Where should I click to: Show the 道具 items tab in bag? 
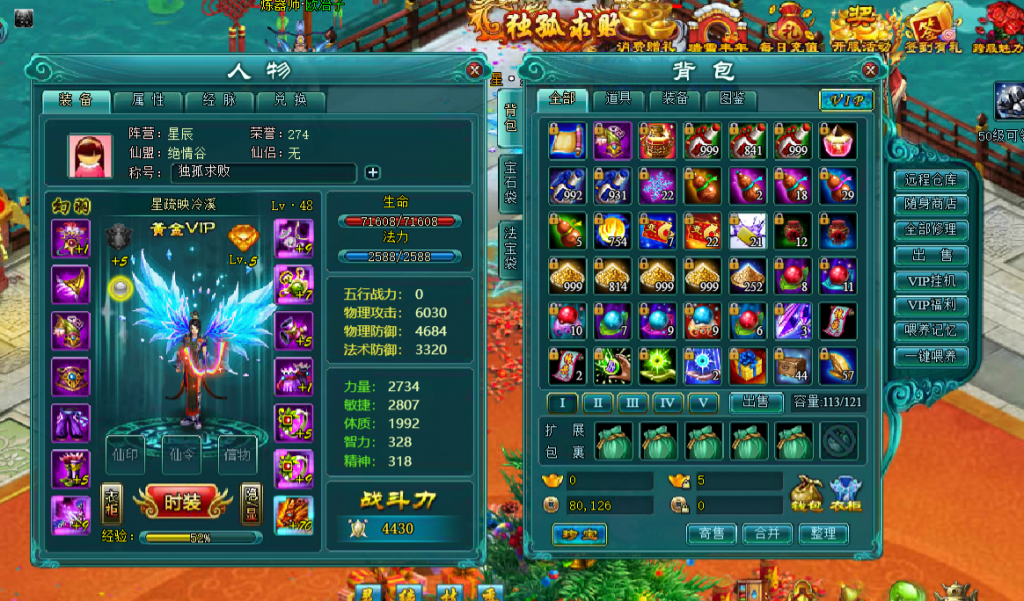[617, 99]
